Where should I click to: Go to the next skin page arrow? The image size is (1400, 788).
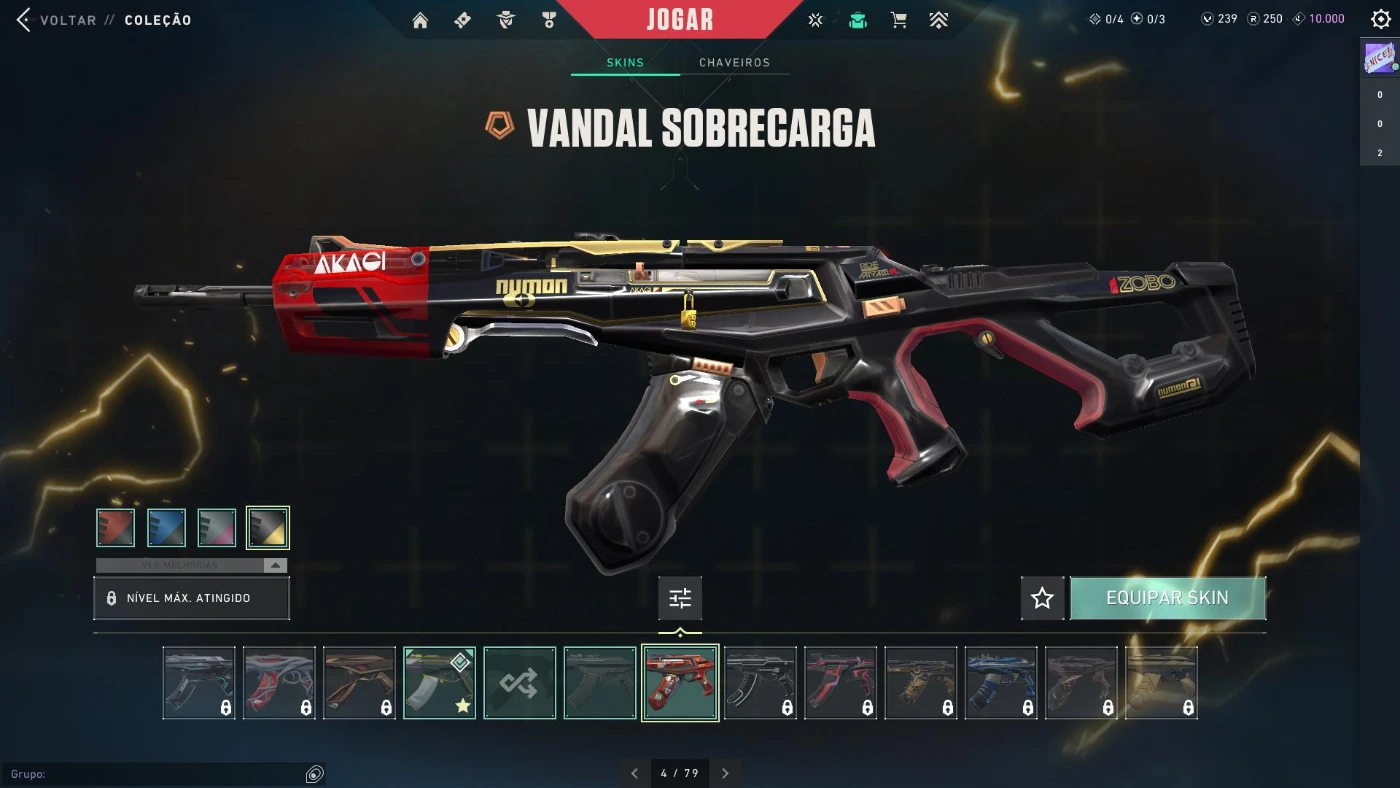(725, 773)
